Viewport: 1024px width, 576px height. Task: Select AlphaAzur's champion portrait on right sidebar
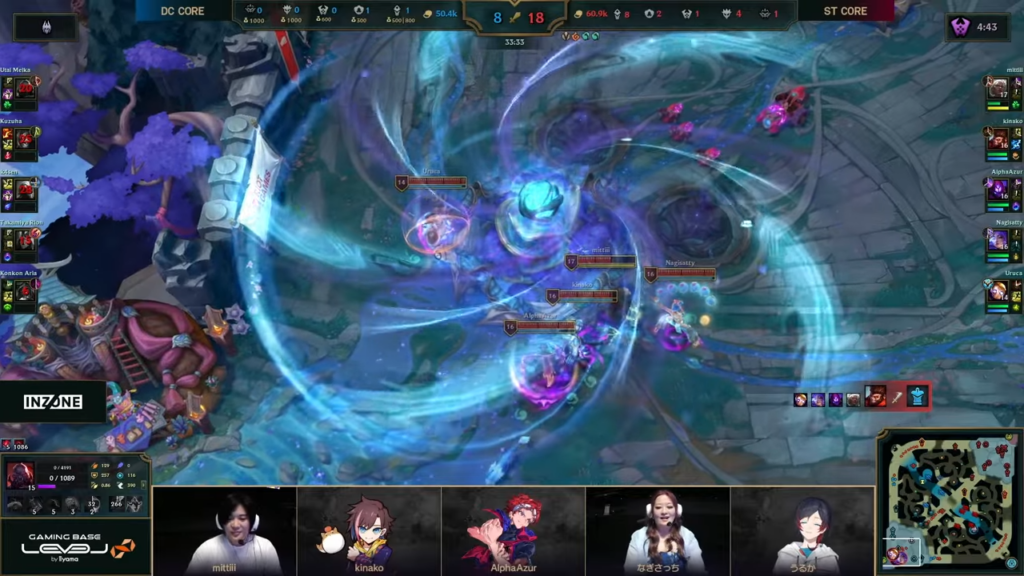[997, 189]
